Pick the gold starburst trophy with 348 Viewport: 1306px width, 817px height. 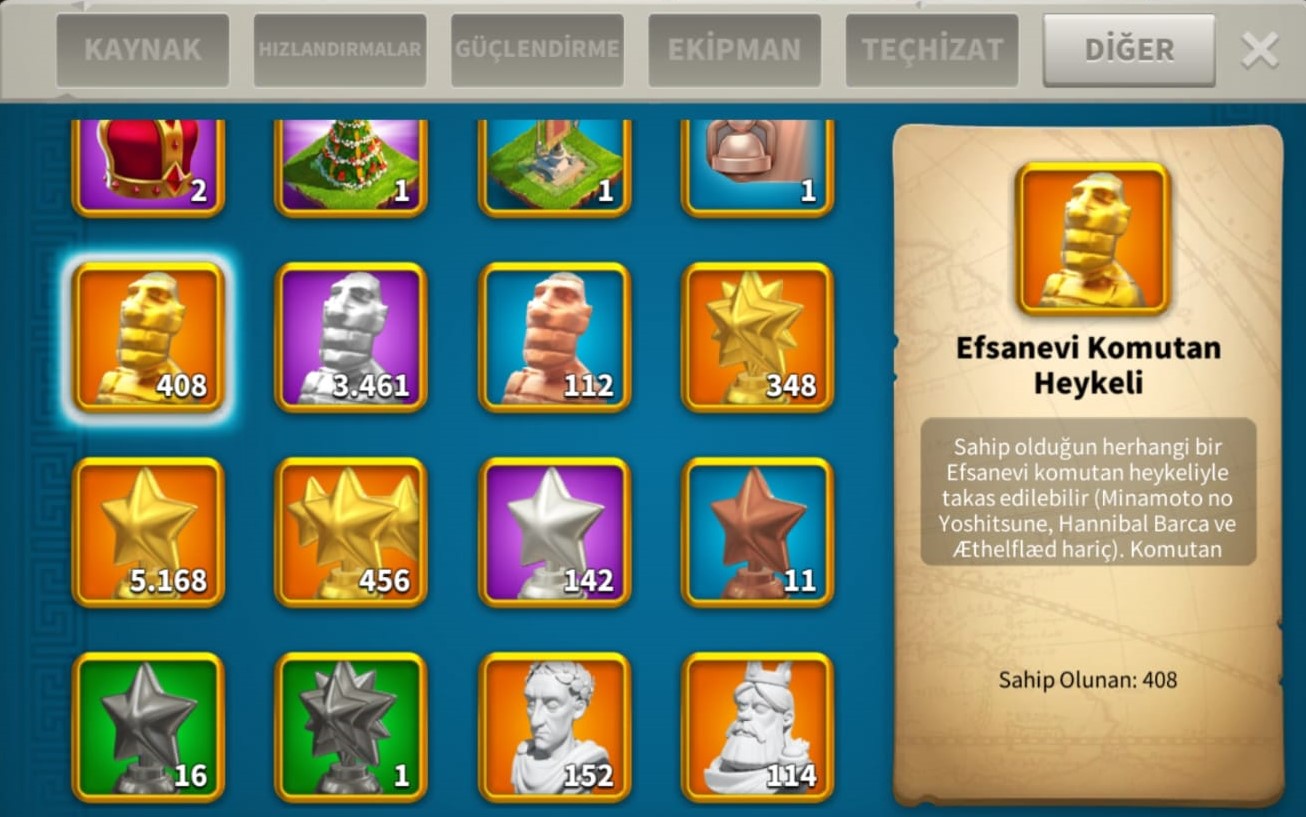point(757,337)
